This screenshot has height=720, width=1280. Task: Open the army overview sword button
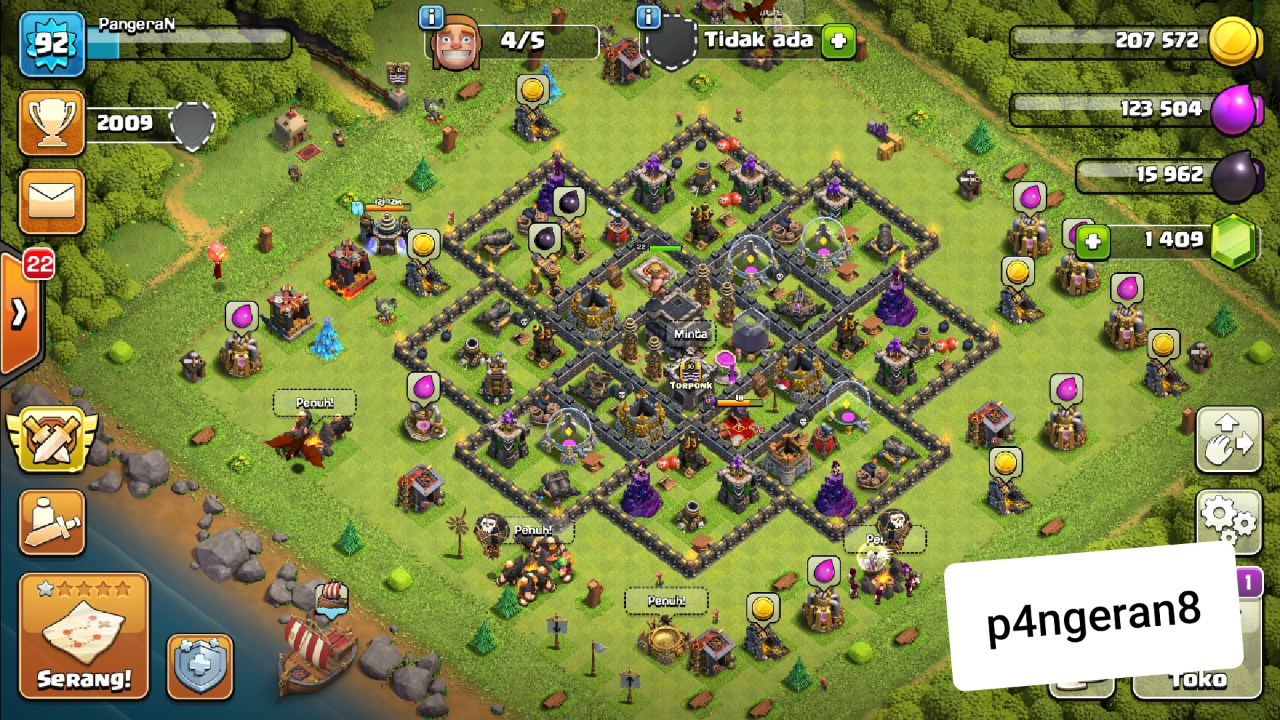point(52,523)
